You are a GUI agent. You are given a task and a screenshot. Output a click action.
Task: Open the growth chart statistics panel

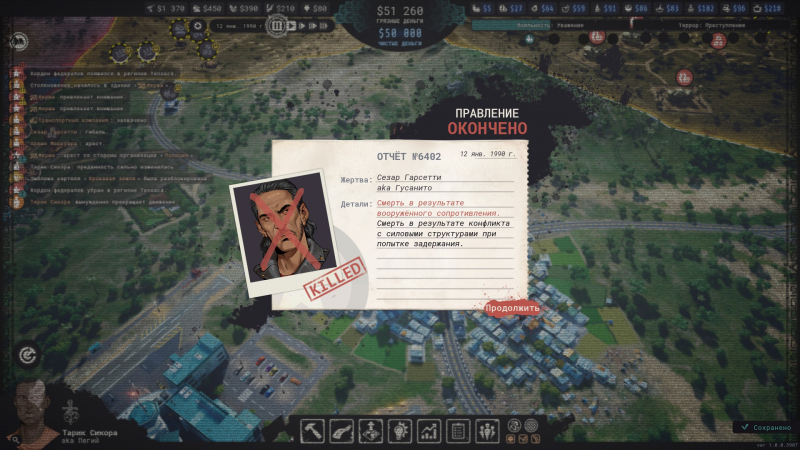430,431
